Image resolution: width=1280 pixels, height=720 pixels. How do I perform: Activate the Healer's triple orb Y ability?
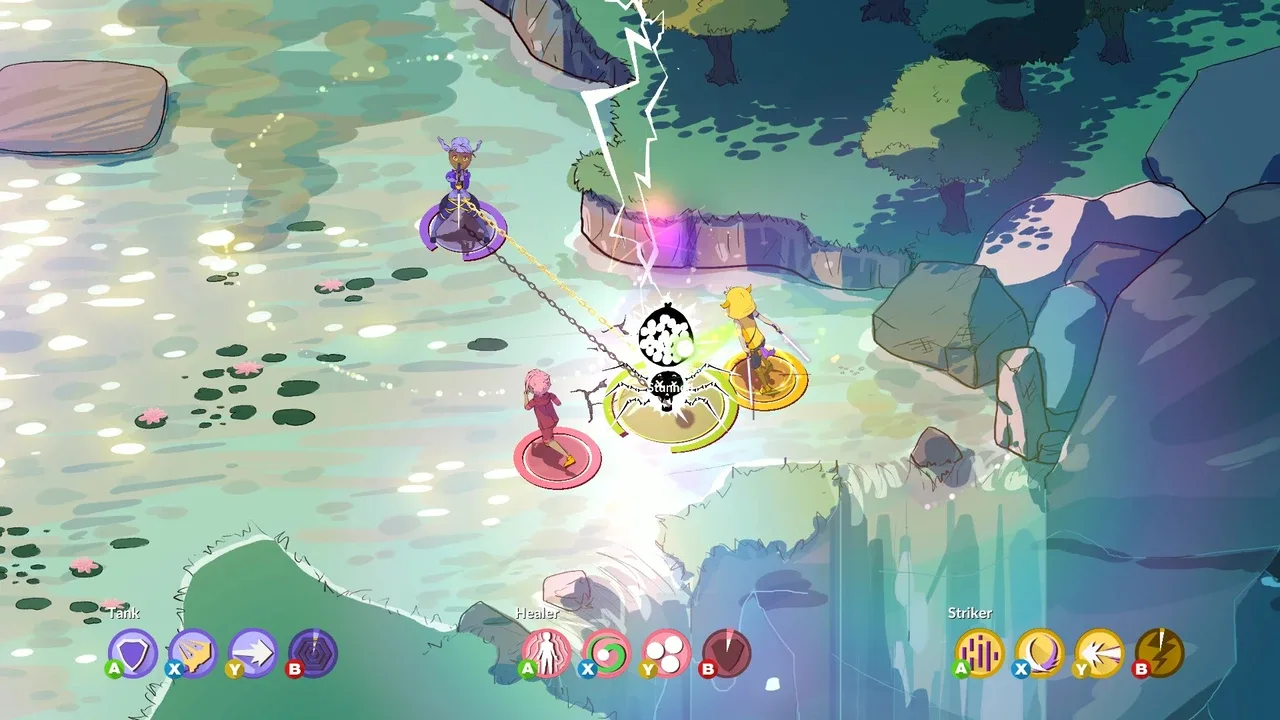pyautogui.click(x=666, y=651)
